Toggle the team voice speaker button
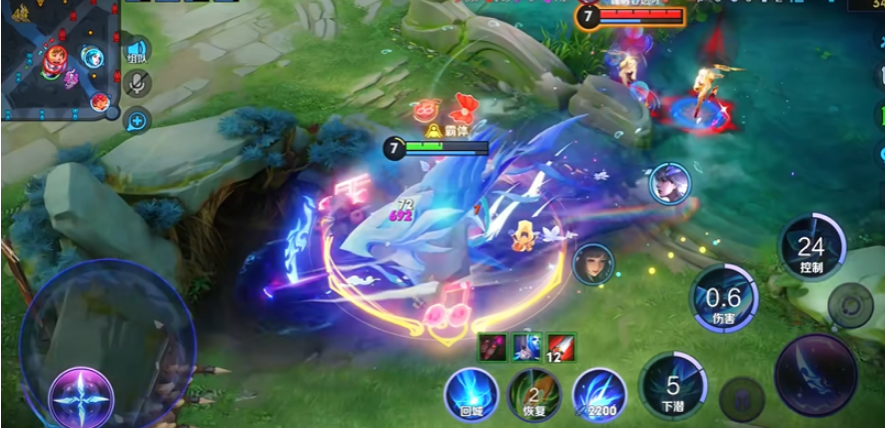This screenshot has height=428, width=885. (x=136, y=50)
